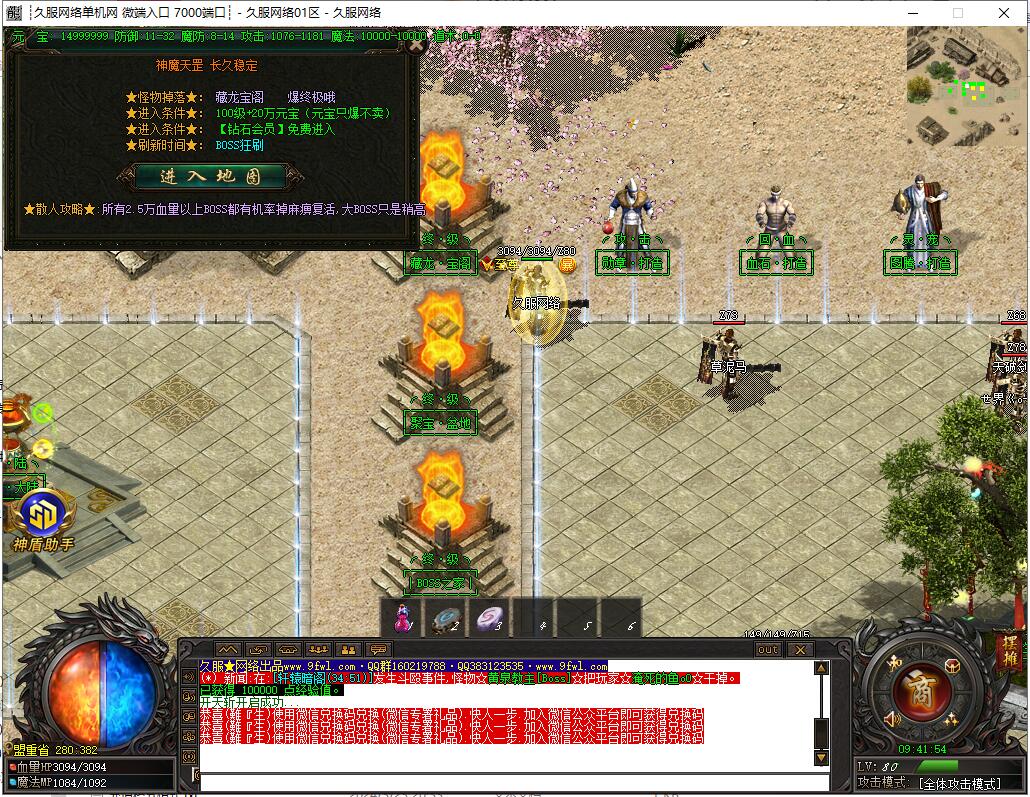Viewport: 1030px width, 797px height.
Task: Close the 神魔天罡 info panel
Action: click(x=416, y=44)
